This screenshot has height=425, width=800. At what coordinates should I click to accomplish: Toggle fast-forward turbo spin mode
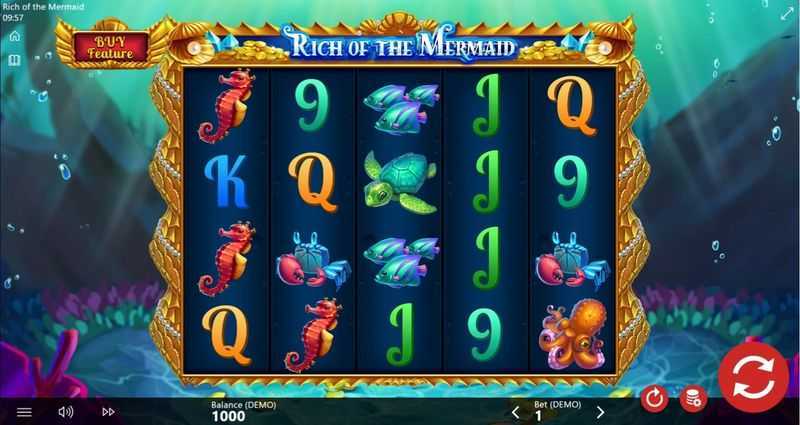(108, 411)
